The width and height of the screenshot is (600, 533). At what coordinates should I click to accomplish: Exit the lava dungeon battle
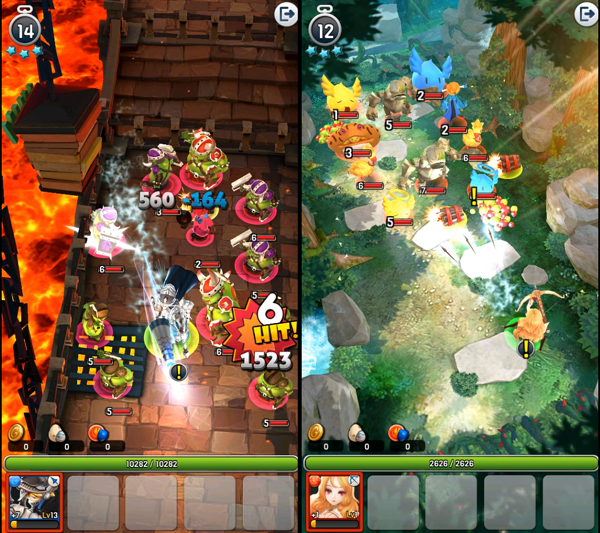point(285,14)
